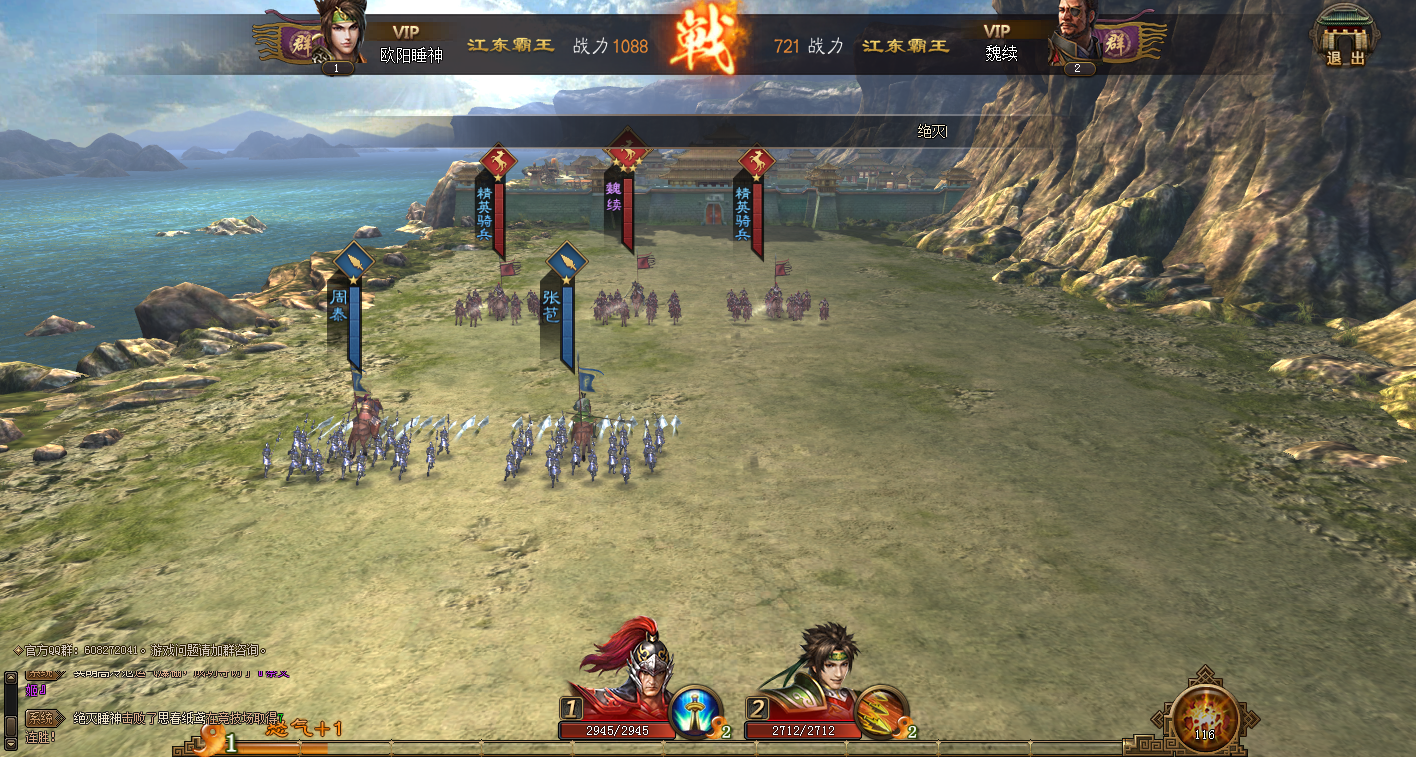The width and height of the screenshot is (1416, 757).
Task: Activate the blue sword skill
Action: coord(696,712)
